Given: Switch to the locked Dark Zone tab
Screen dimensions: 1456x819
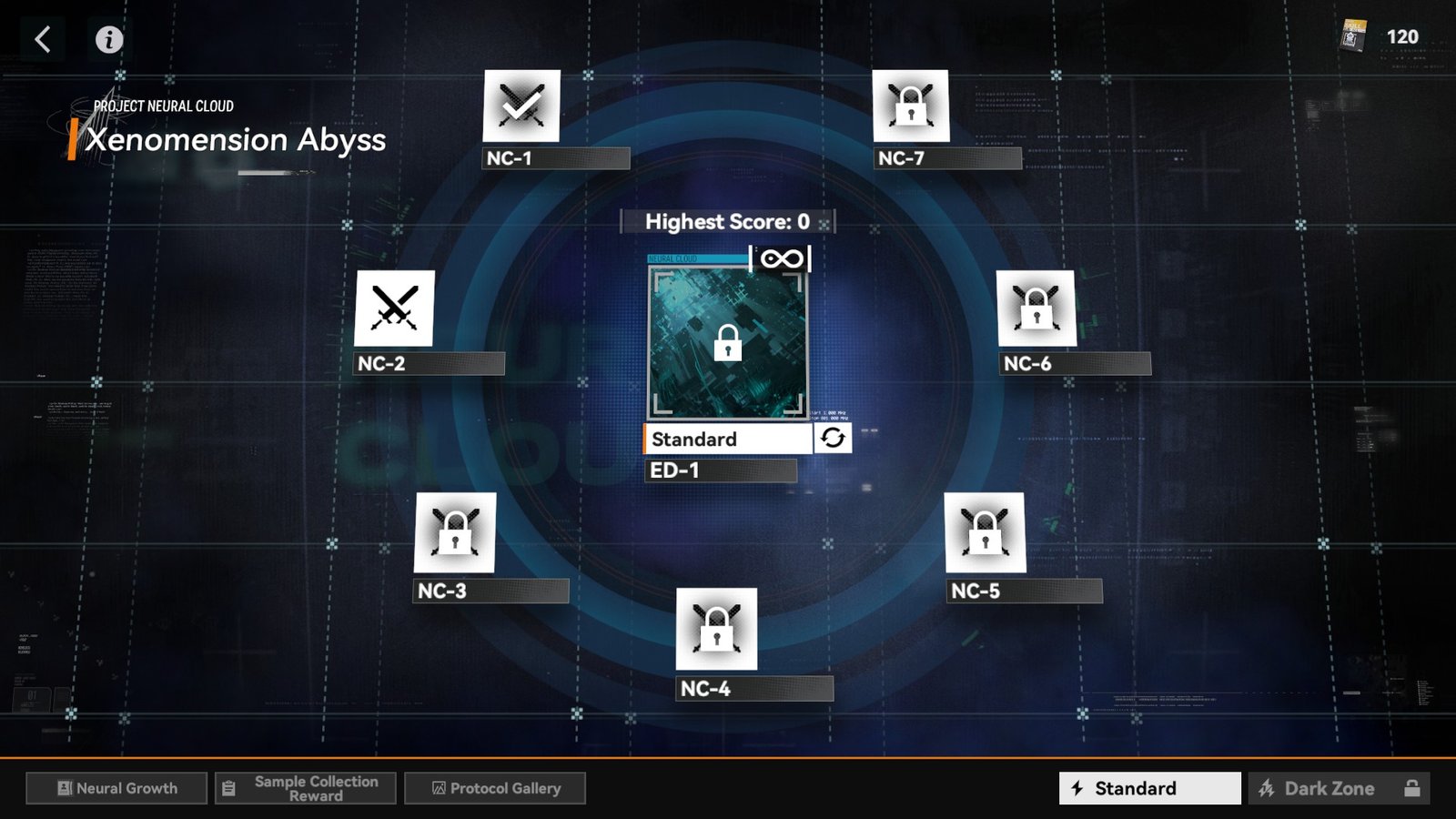Looking at the screenshot, I should (1339, 788).
